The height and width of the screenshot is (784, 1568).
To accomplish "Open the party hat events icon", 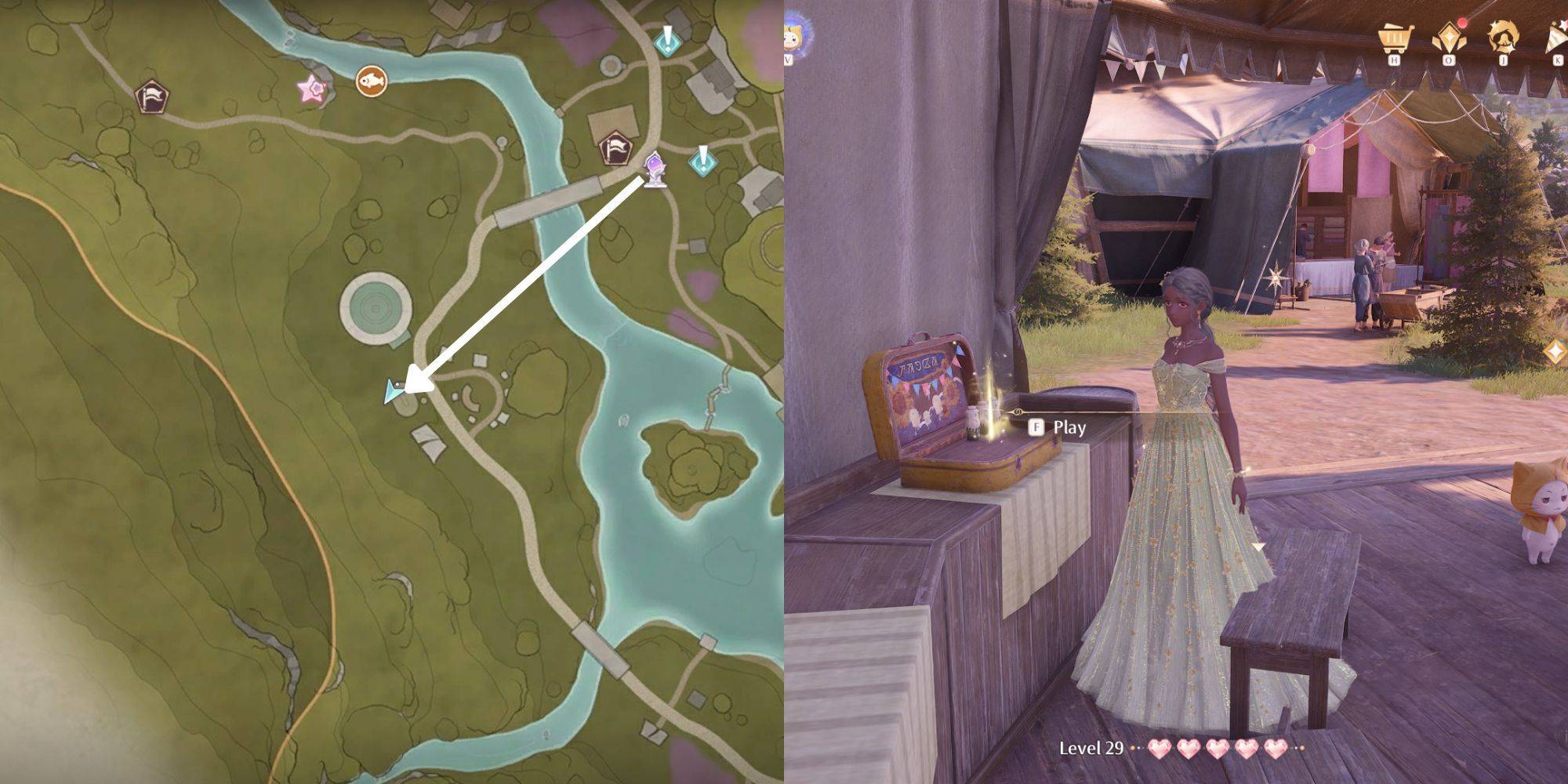I will [1555, 38].
